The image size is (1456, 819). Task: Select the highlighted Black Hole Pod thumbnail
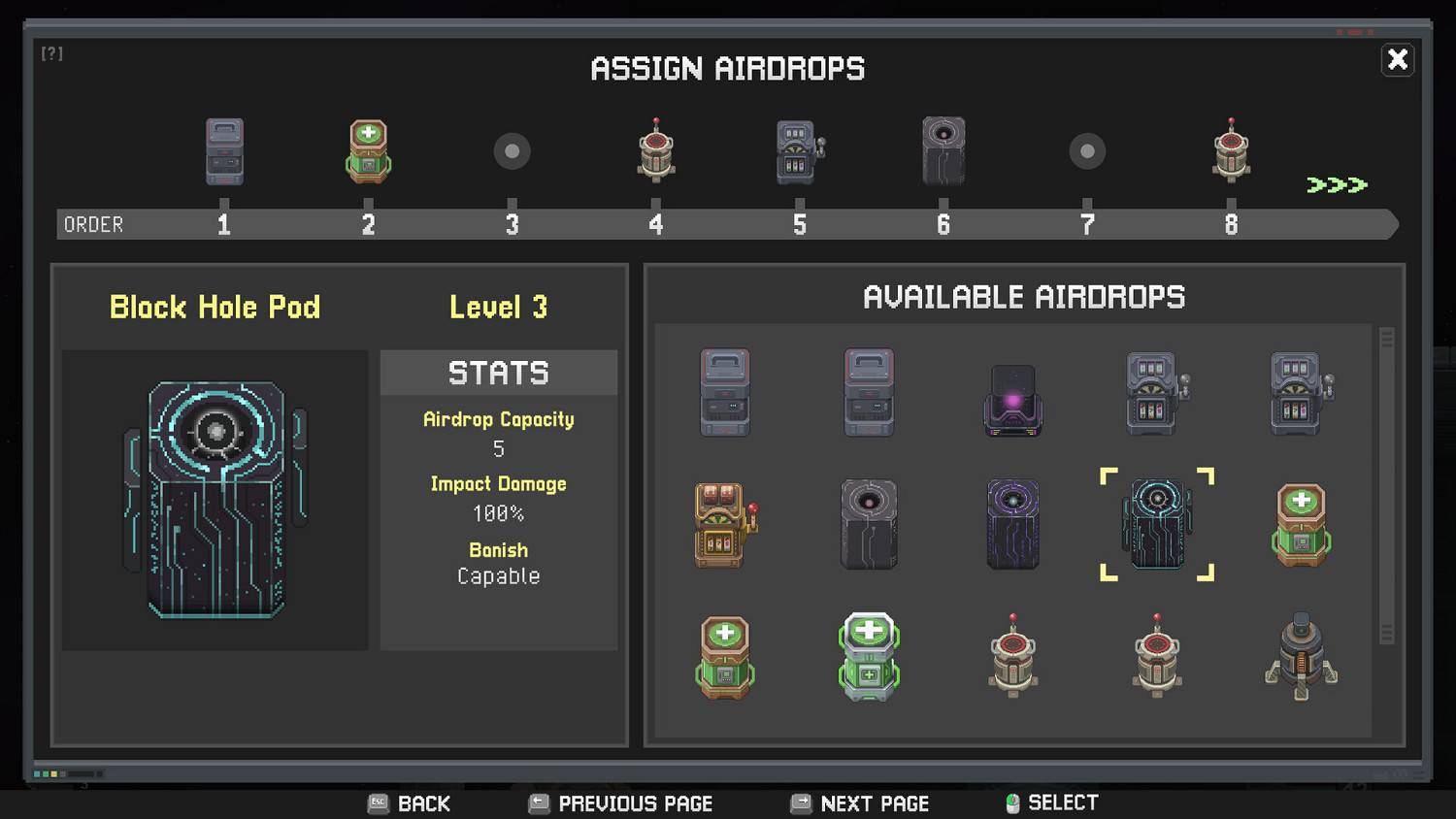coord(1157,524)
